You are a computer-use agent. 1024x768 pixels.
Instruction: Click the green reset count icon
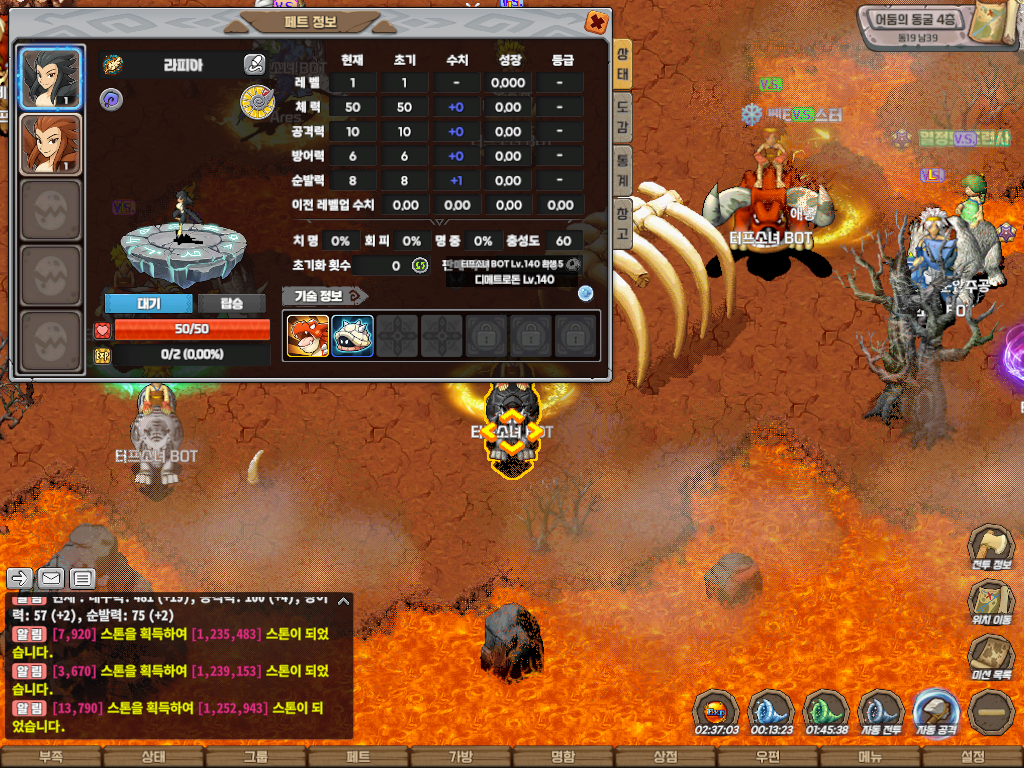click(x=421, y=265)
